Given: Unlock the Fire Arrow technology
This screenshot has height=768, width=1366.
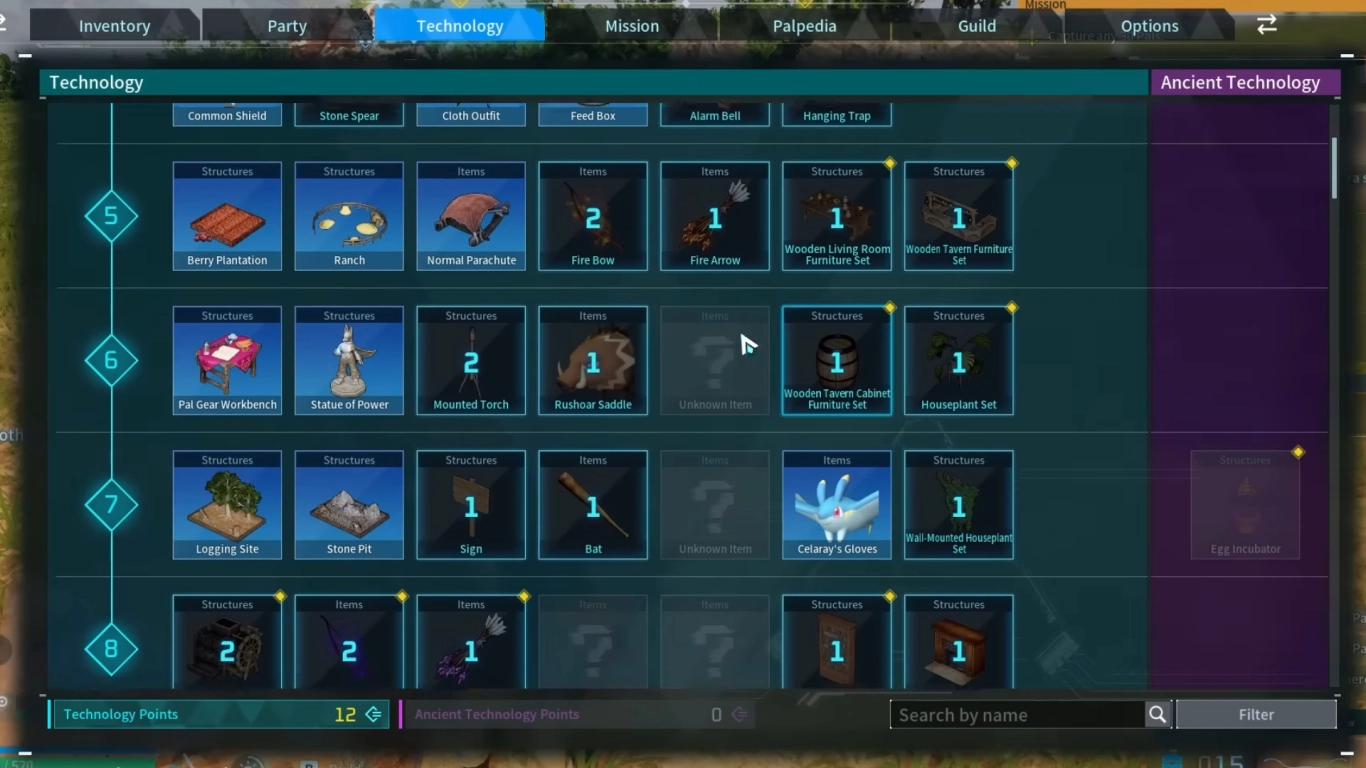Looking at the screenshot, I should (x=715, y=216).
